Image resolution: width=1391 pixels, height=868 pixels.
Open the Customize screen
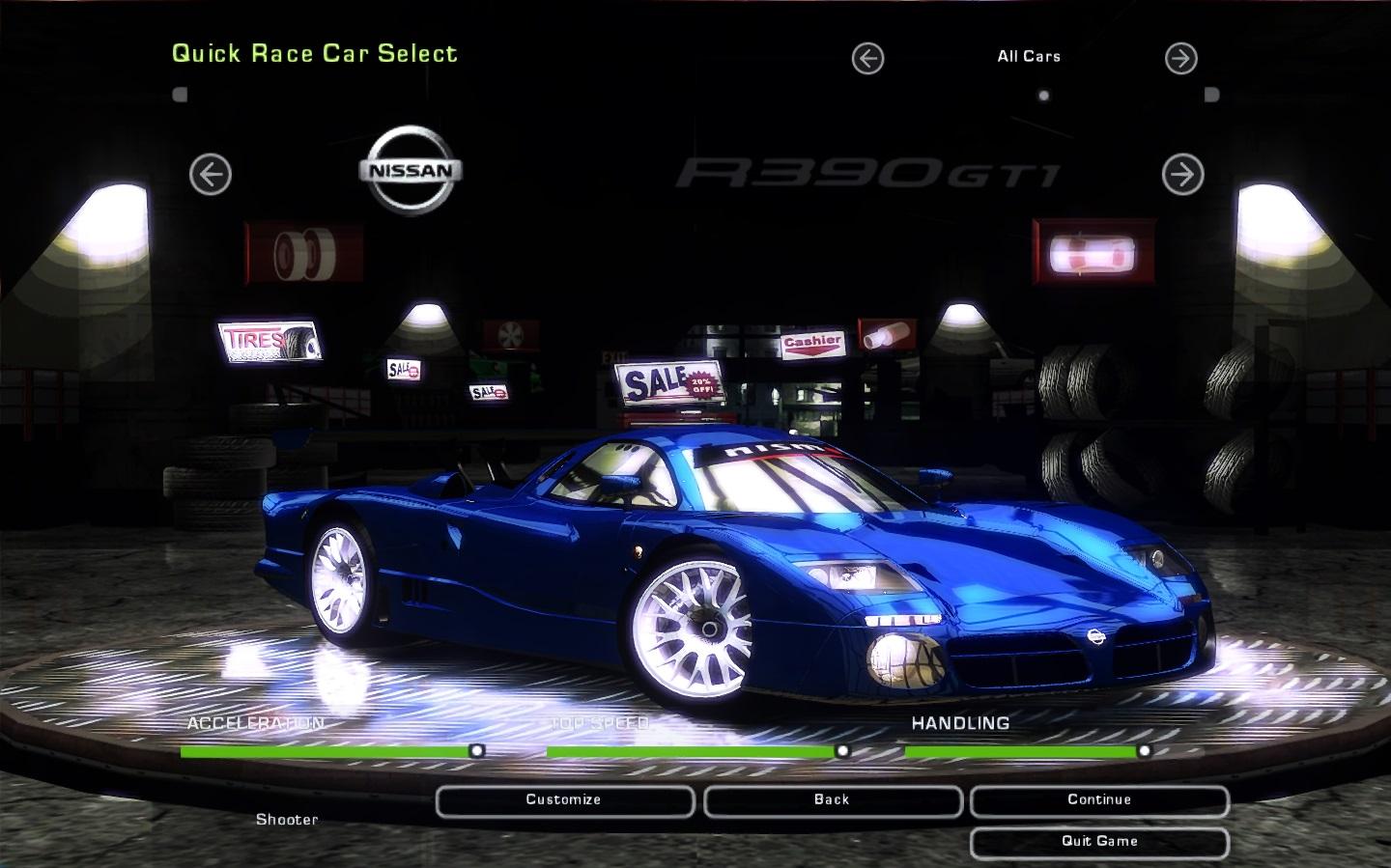[x=564, y=799]
